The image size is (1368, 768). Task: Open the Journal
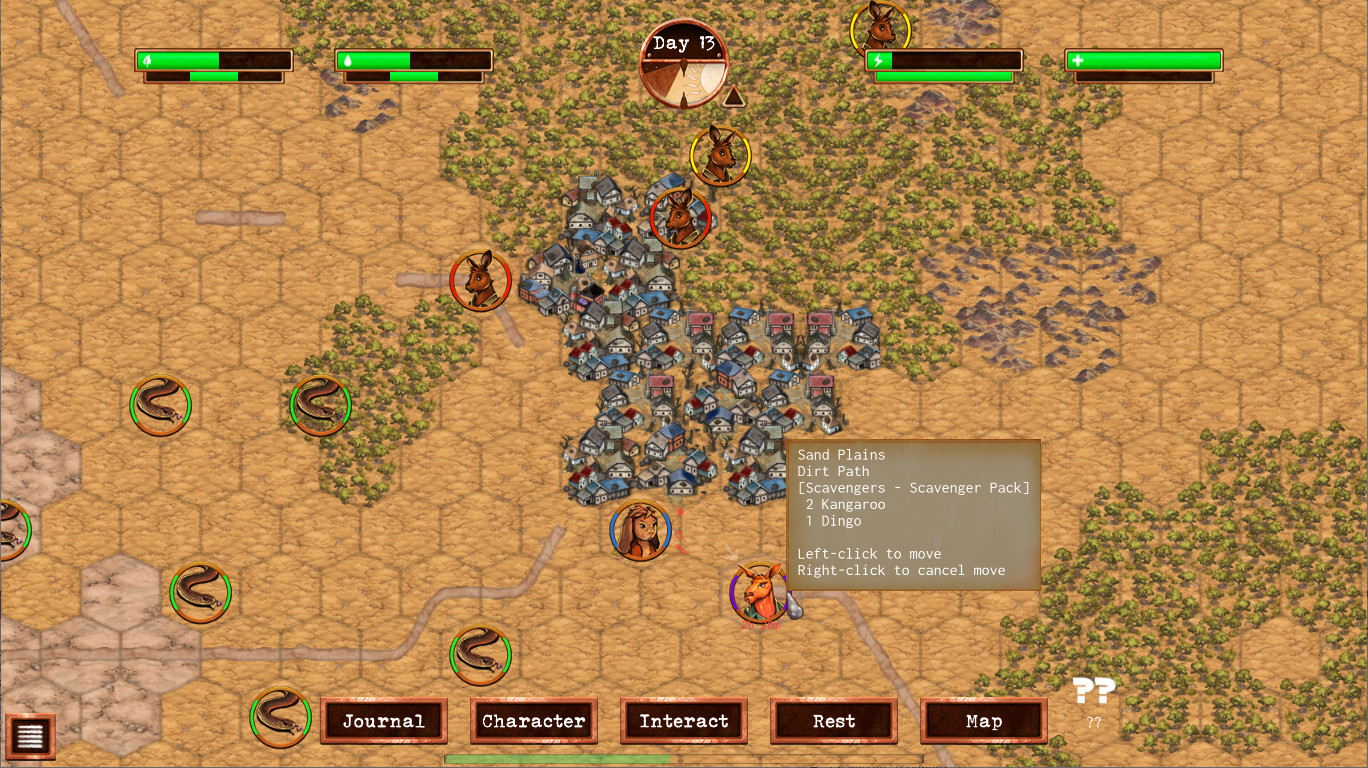coord(384,720)
